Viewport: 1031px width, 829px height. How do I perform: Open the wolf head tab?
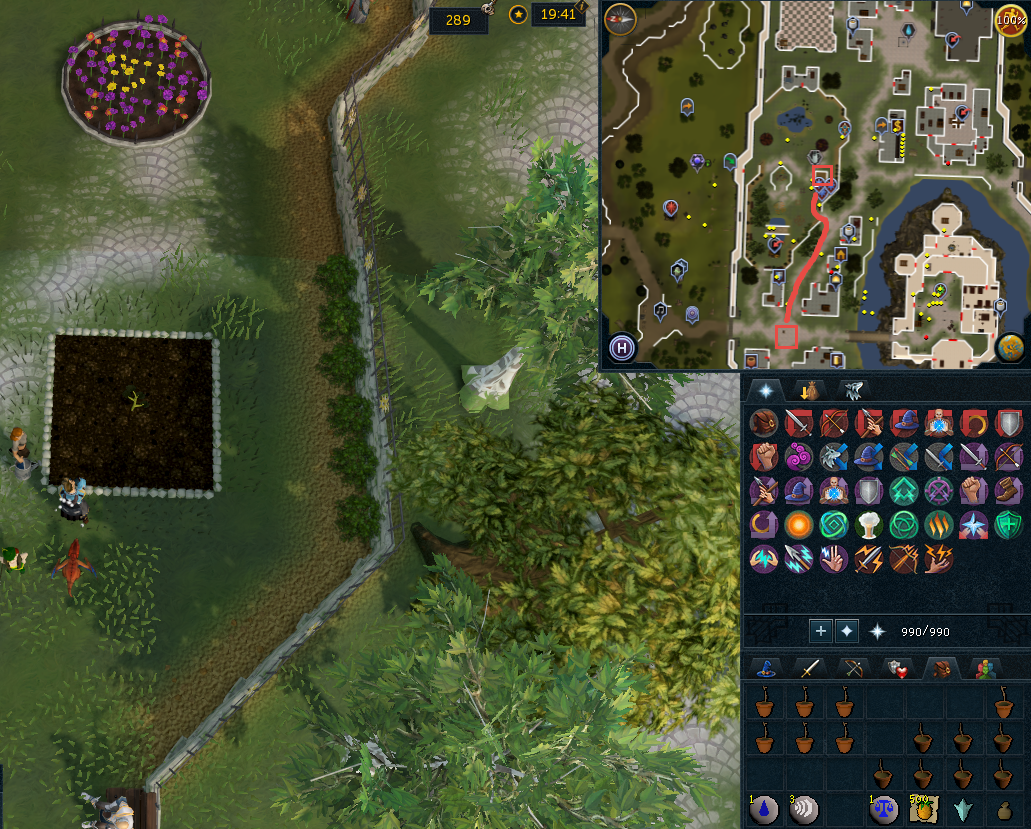point(853,390)
